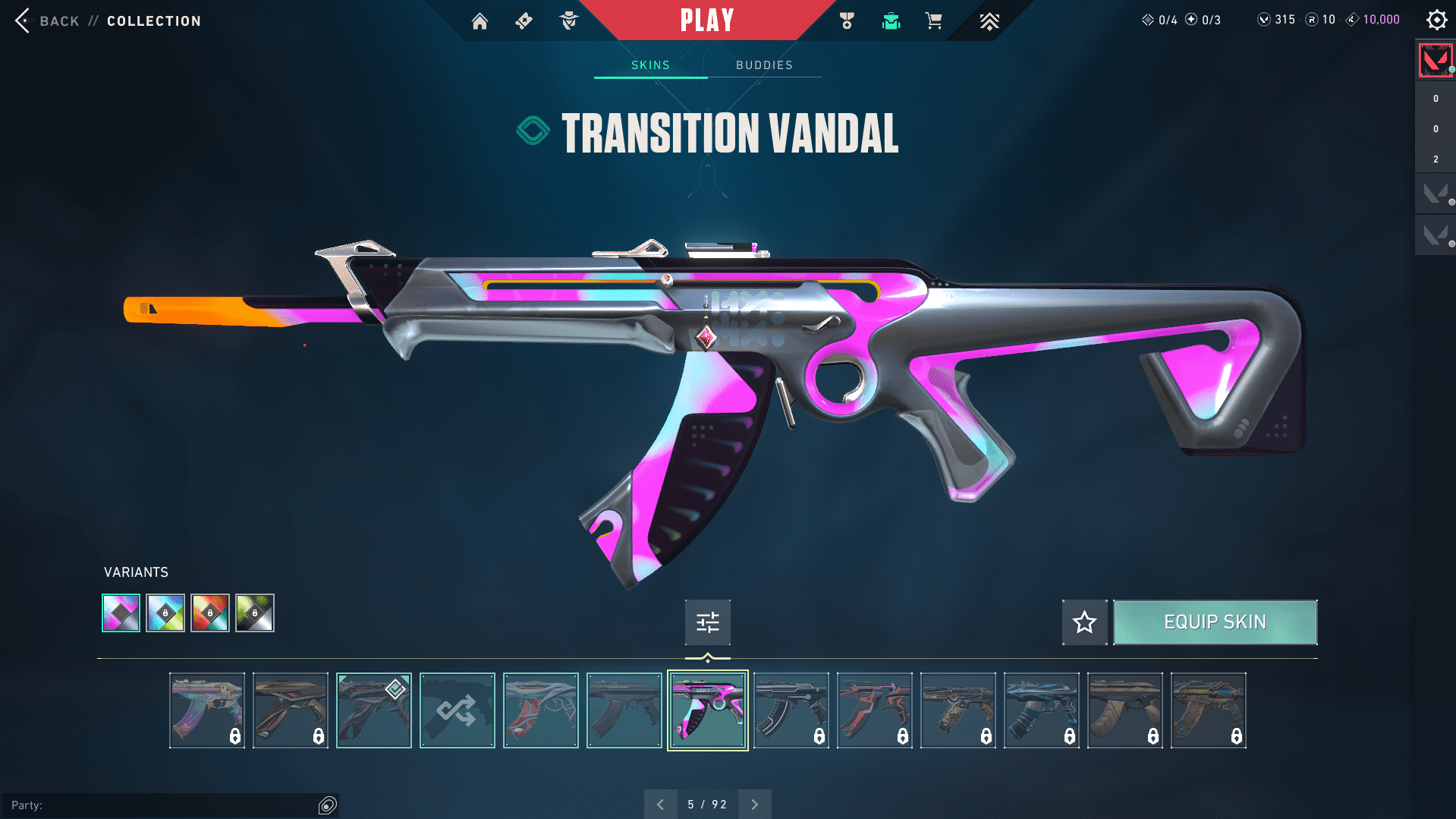Open the skin filter options
The image size is (1456, 819).
(707, 622)
